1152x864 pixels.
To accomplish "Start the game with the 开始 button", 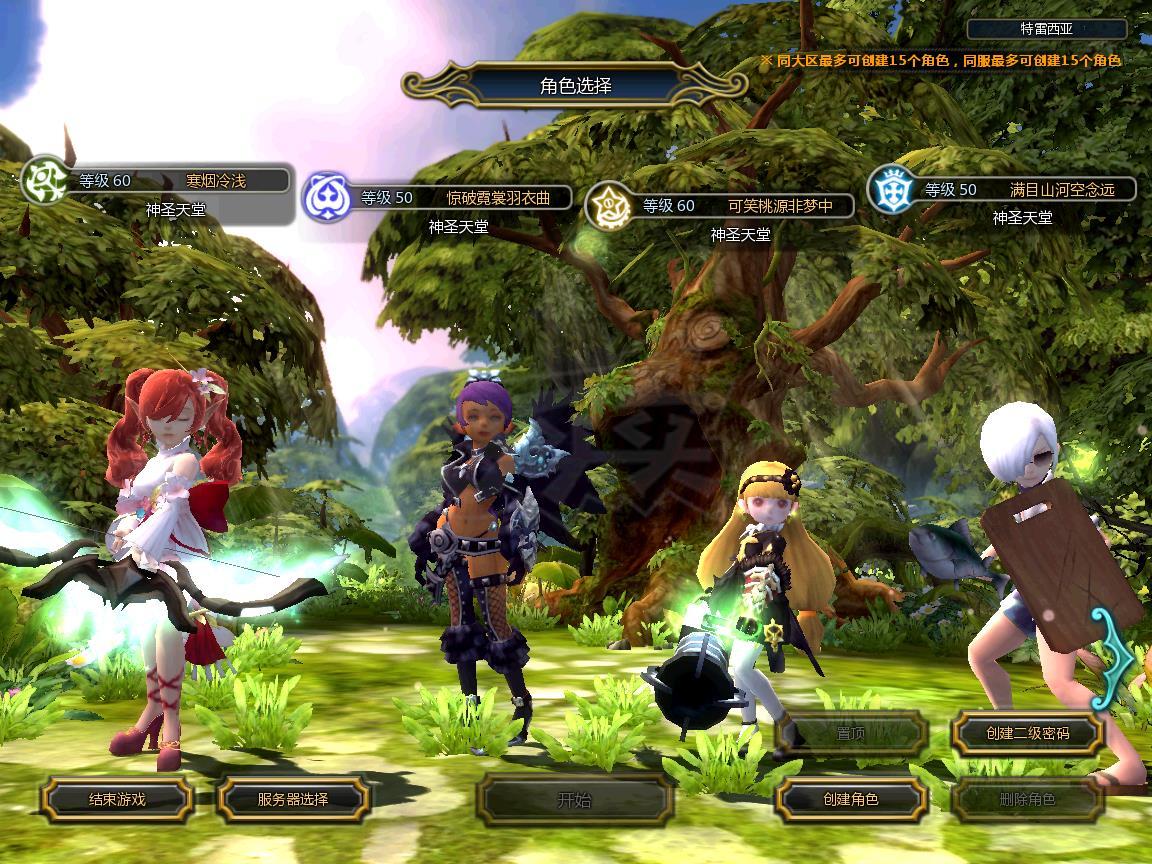I will (574, 799).
